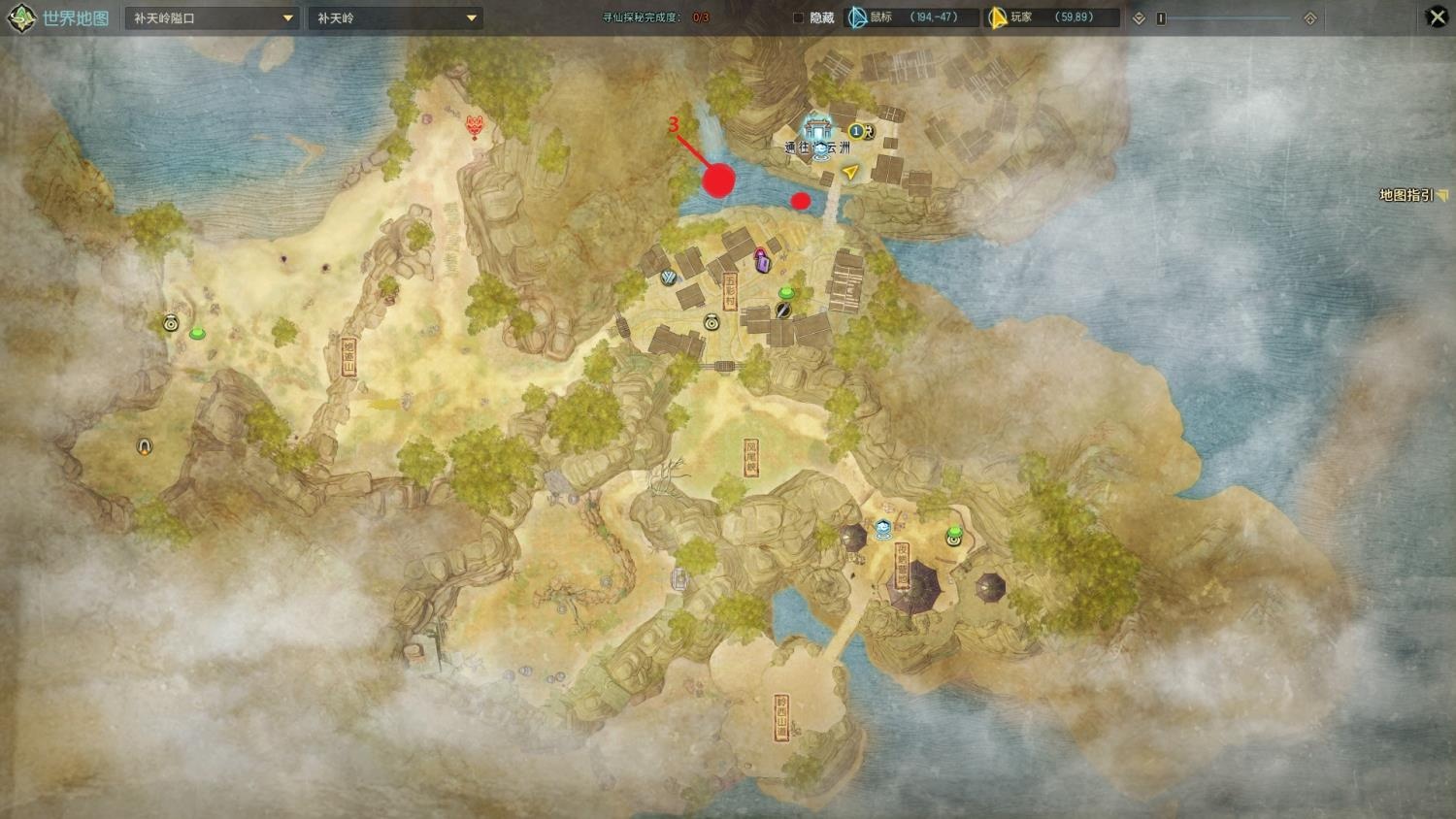Open the 补天岭隘口 region dropdown
Viewport: 1456px width, 819px height.
(x=212, y=18)
